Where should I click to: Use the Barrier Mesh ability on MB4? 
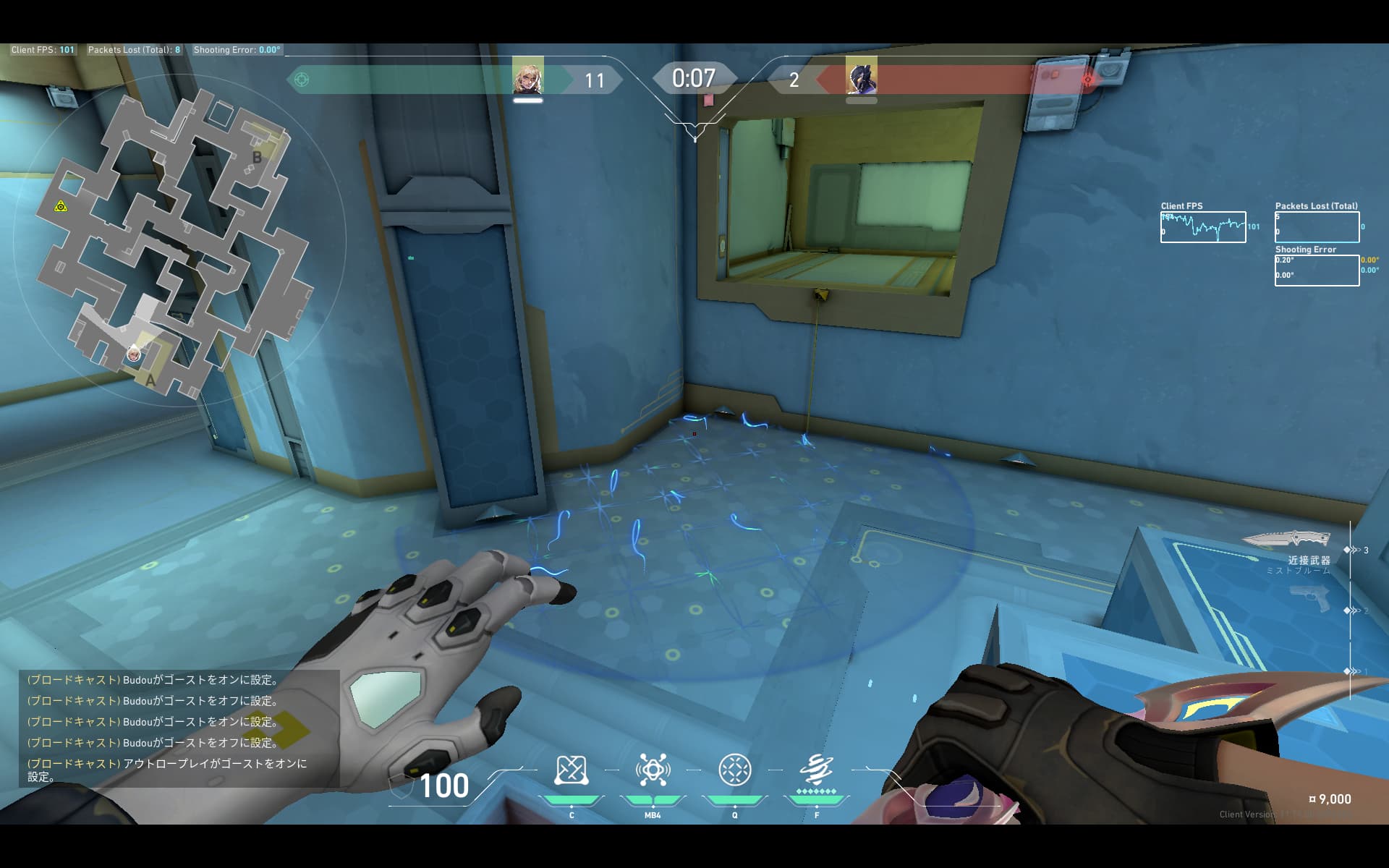[x=653, y=770]
